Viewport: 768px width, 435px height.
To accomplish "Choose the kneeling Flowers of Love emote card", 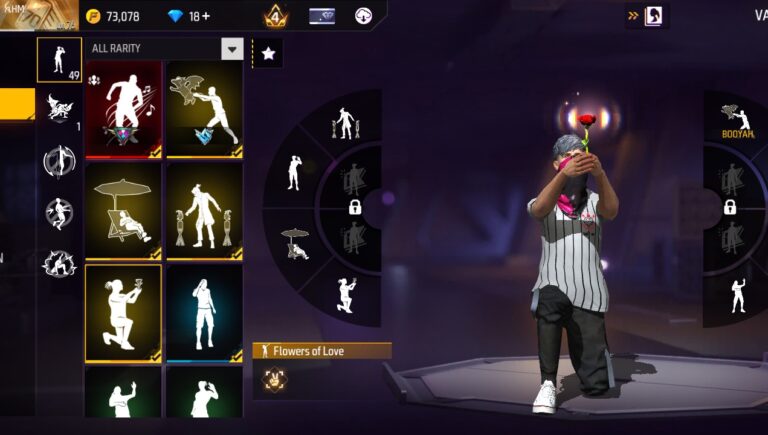I will pyautogui.click(x=123, y=312).
